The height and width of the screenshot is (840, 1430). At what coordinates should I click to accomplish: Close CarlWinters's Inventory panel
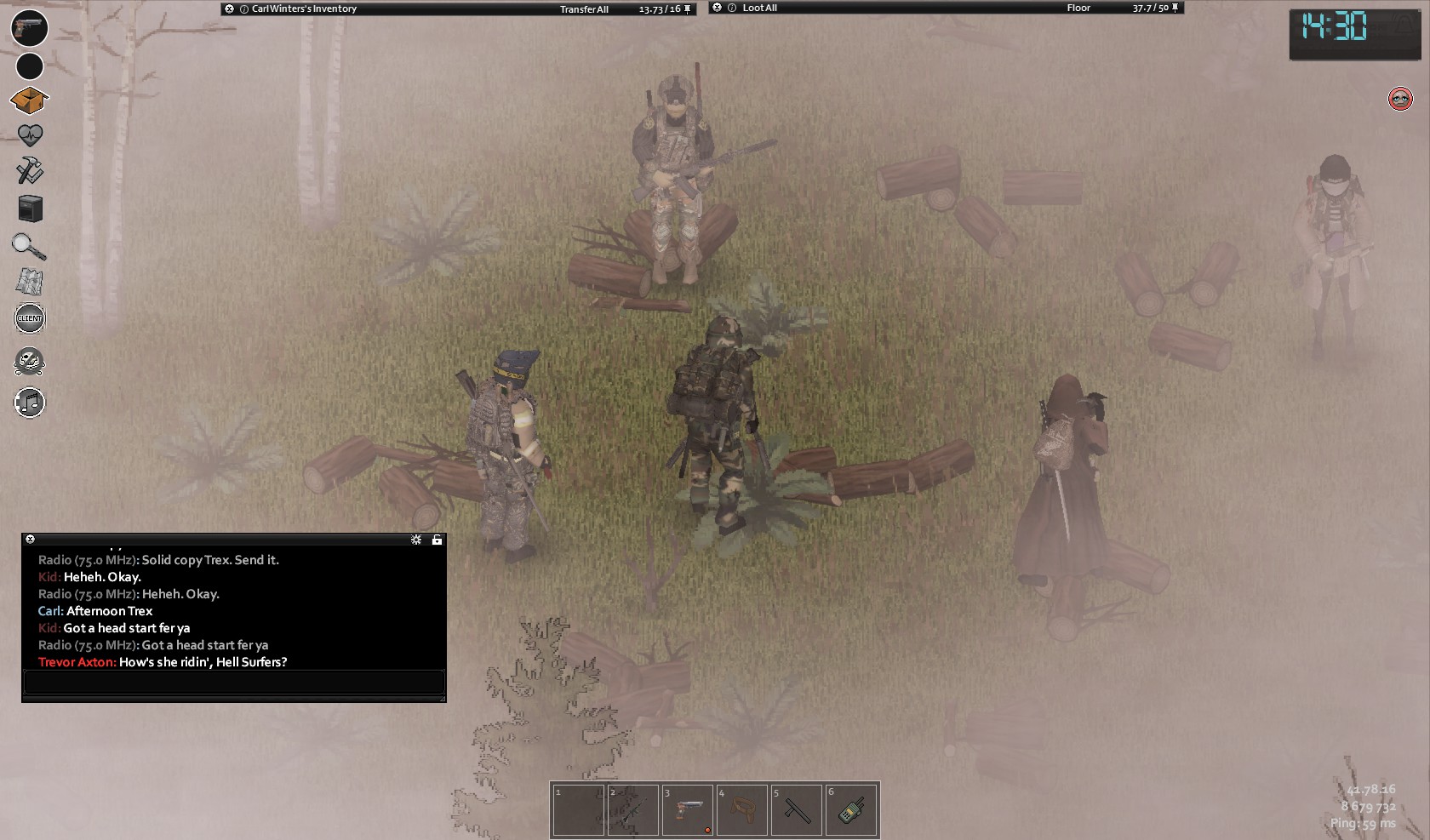coord(229,9)
